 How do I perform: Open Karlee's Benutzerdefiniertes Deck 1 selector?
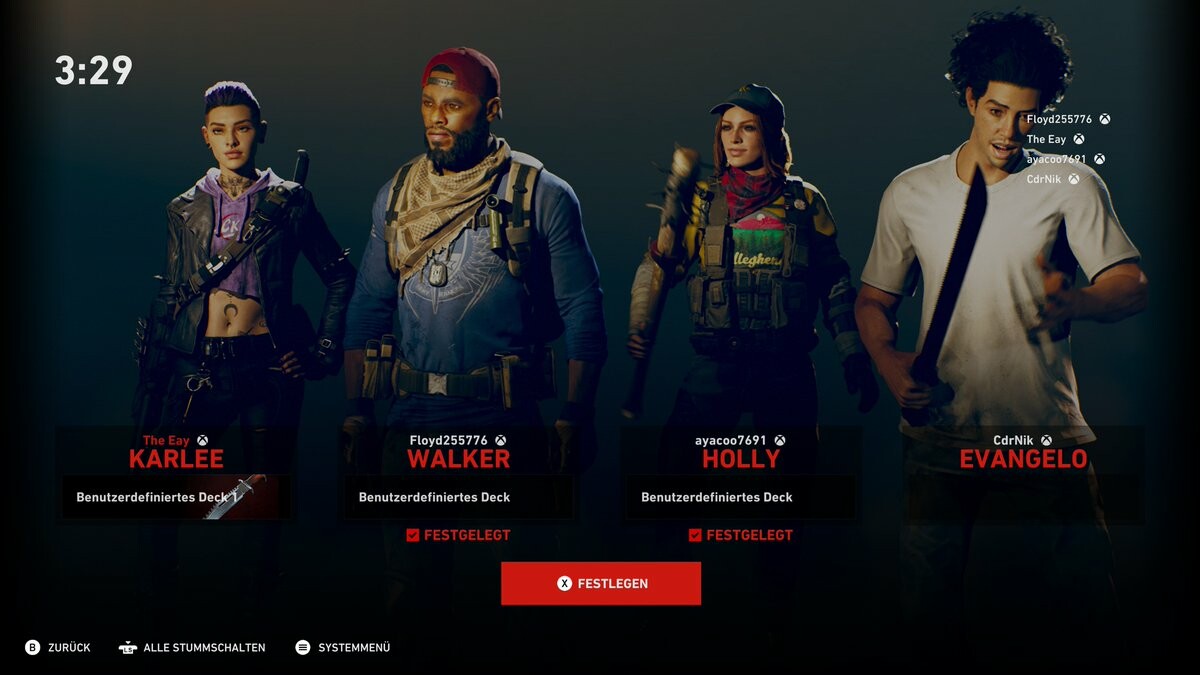pos(176,497)
